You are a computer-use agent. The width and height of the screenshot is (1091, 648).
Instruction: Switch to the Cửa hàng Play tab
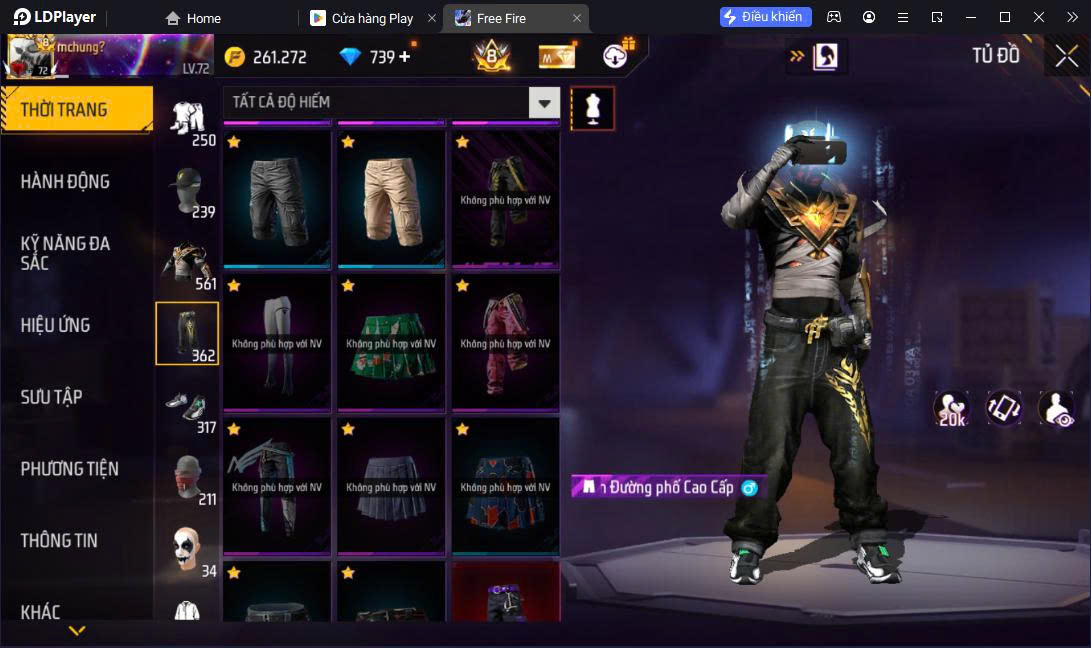click(372, 18)
